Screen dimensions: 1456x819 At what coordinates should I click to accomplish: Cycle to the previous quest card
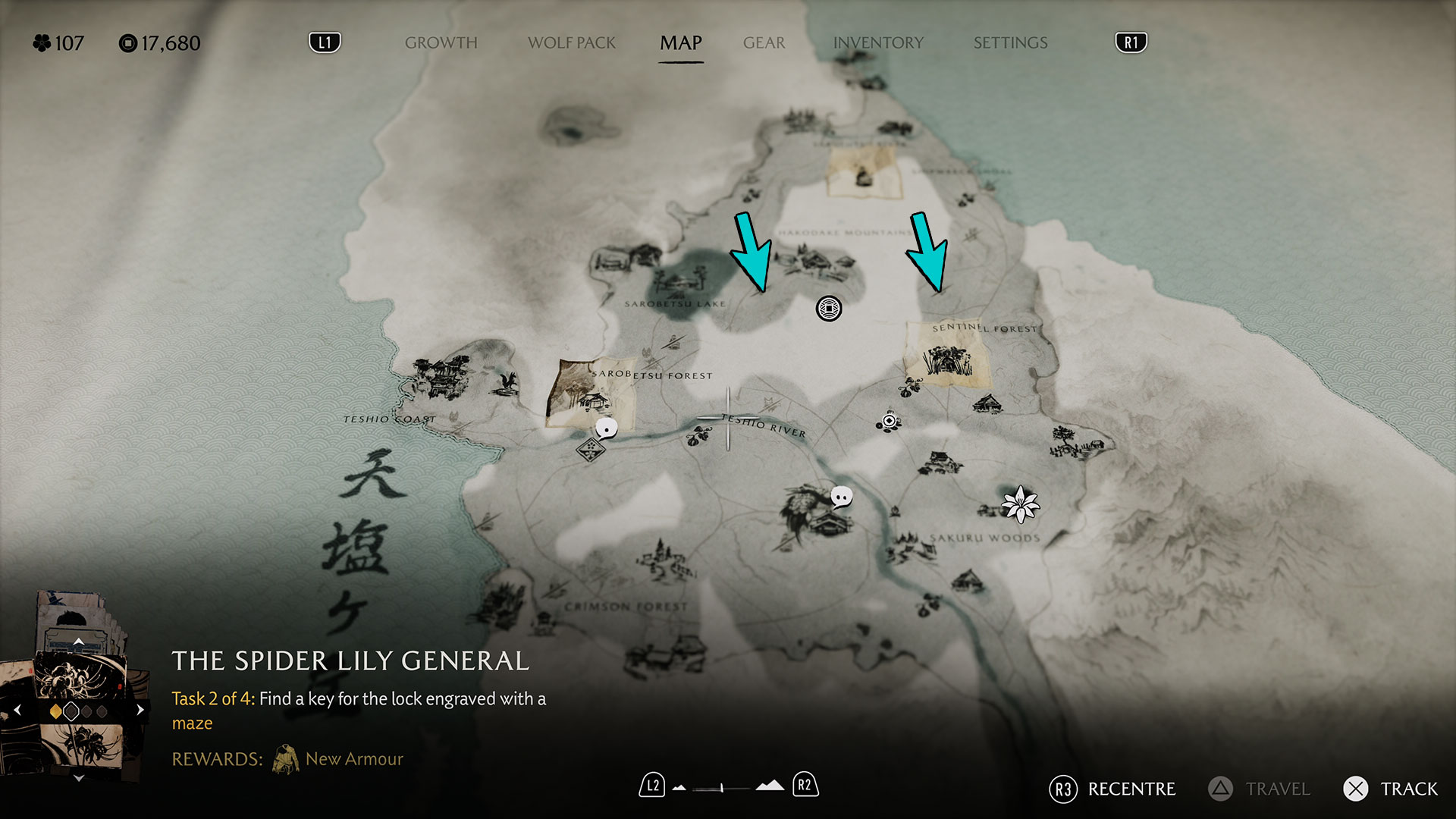17,711
